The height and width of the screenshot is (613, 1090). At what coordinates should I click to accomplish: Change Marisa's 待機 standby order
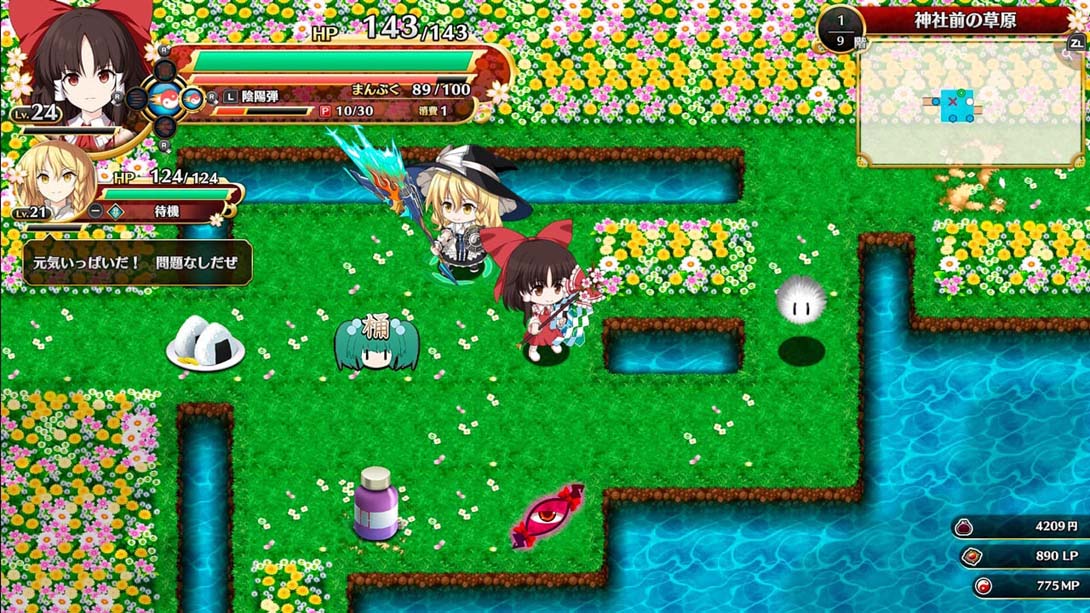tap(136, 211)
